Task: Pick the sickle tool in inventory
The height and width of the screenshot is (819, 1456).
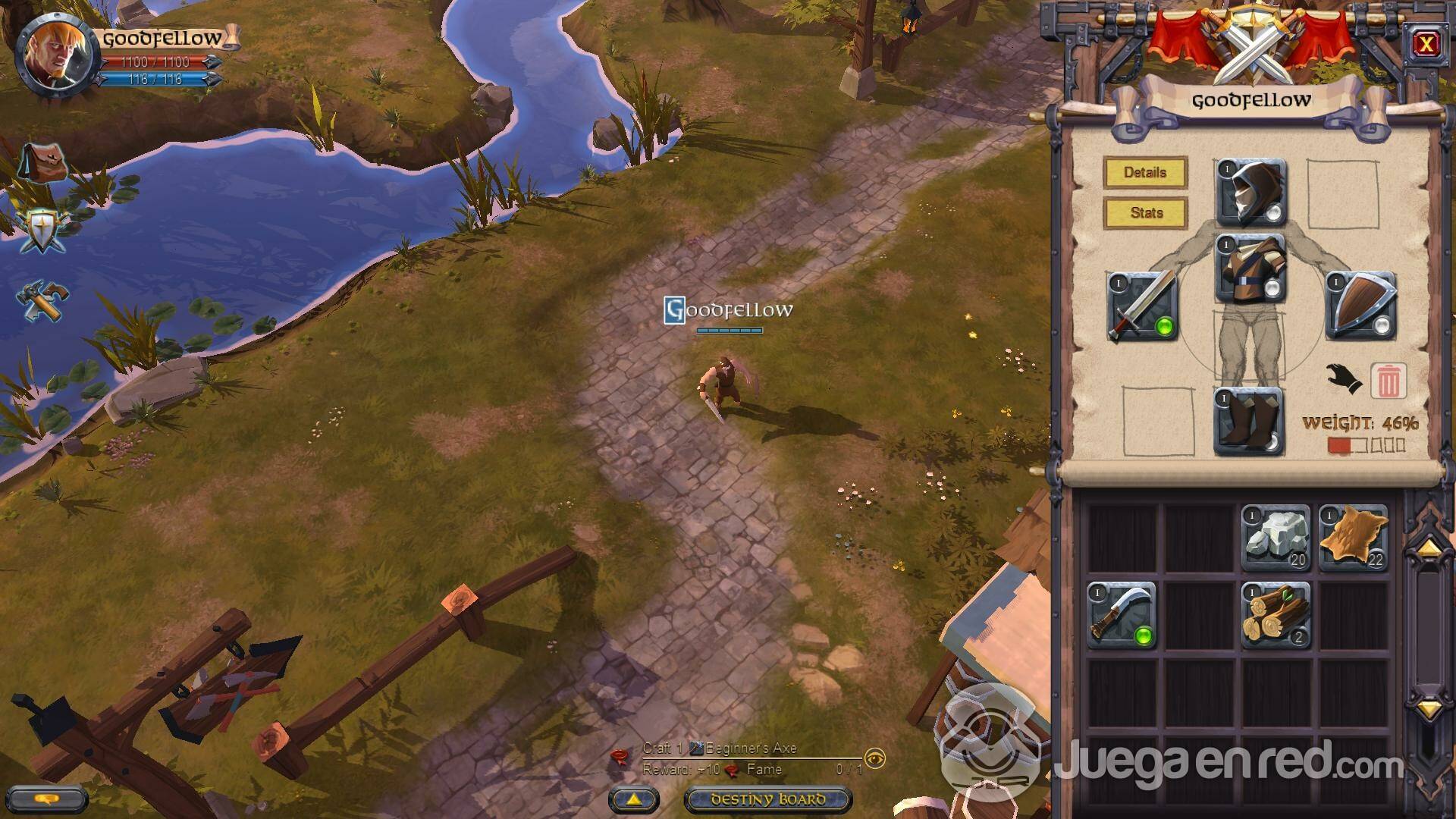Action: click(1122, 615)
